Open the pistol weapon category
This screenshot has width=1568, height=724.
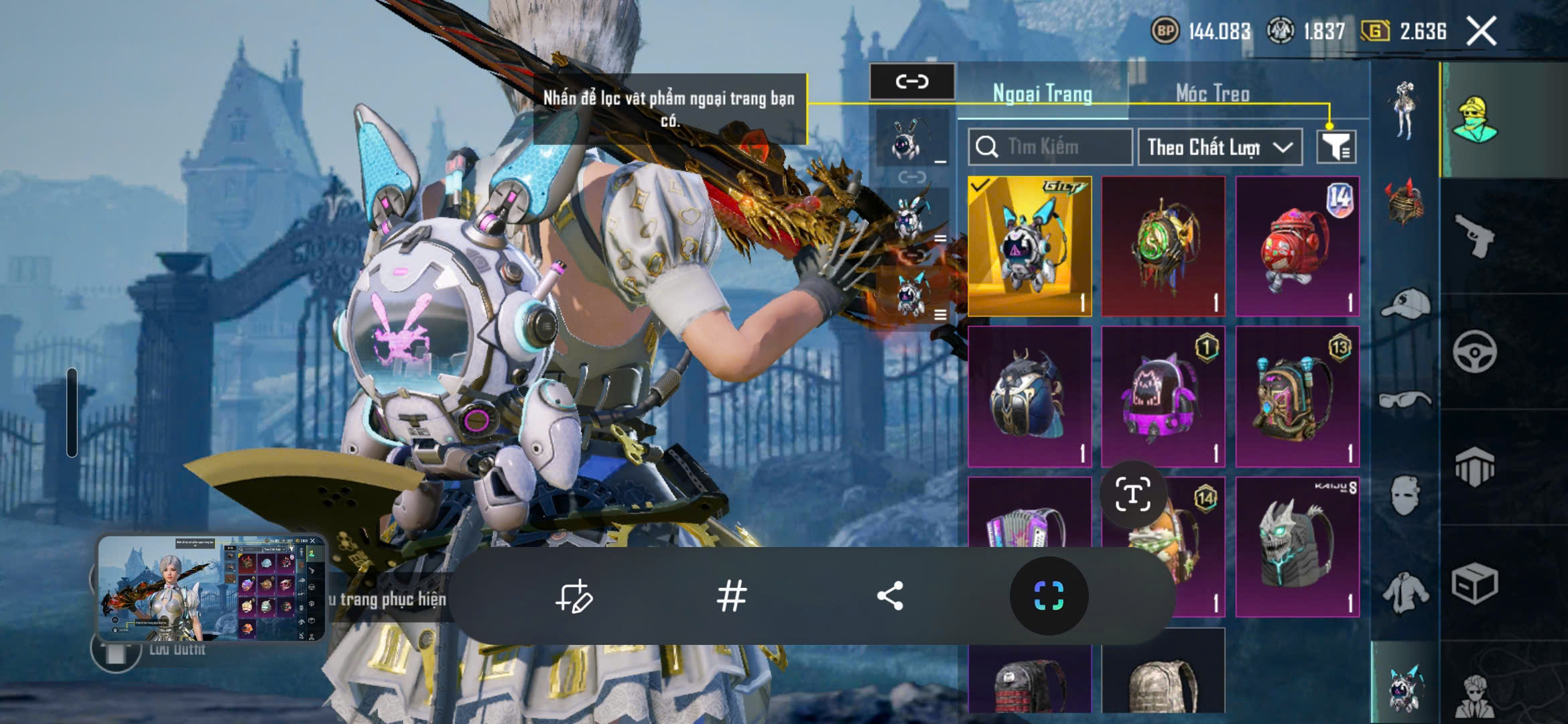coord(1474,236)
